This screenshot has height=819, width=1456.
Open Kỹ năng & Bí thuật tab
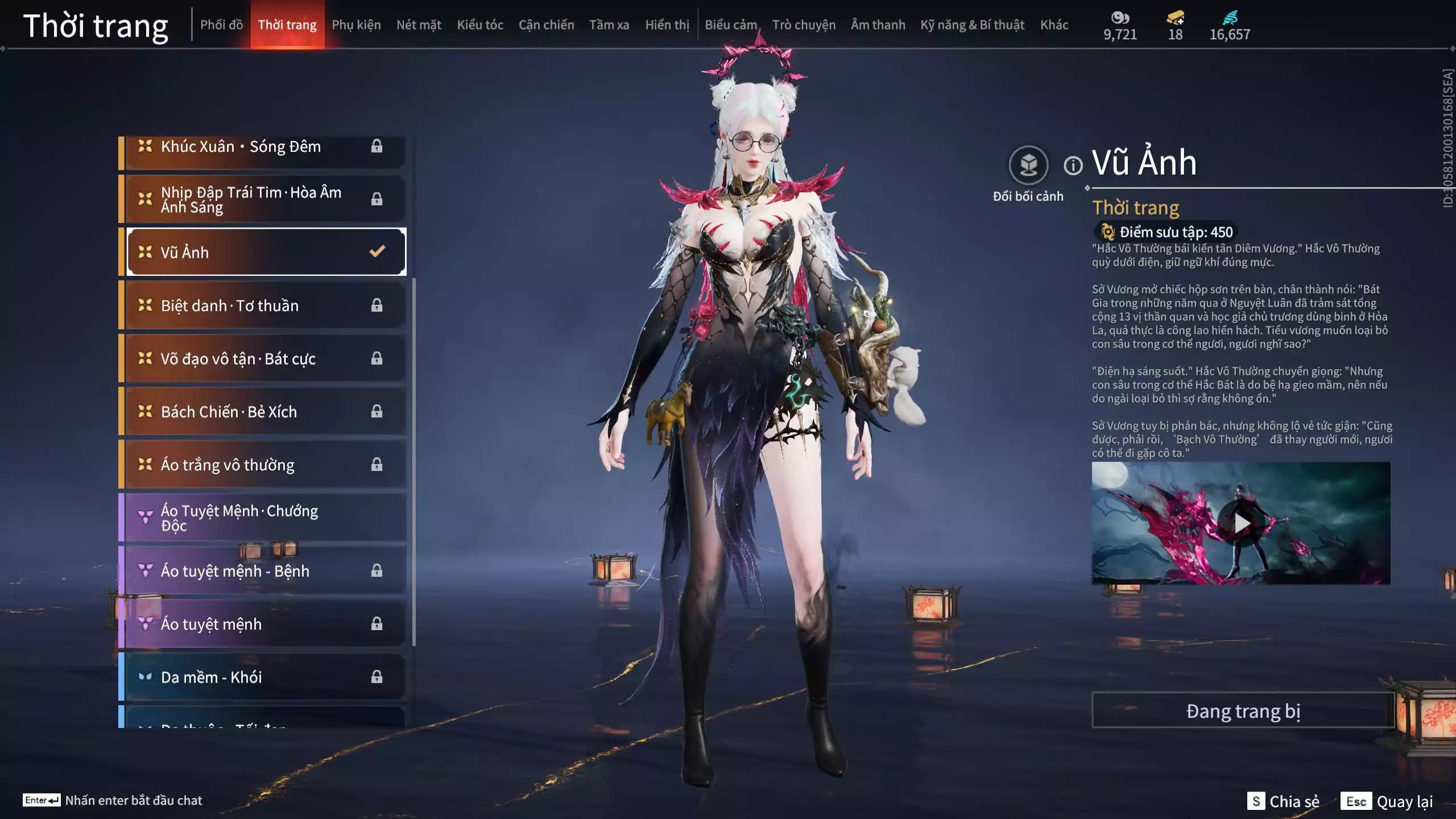click(972, 25)
